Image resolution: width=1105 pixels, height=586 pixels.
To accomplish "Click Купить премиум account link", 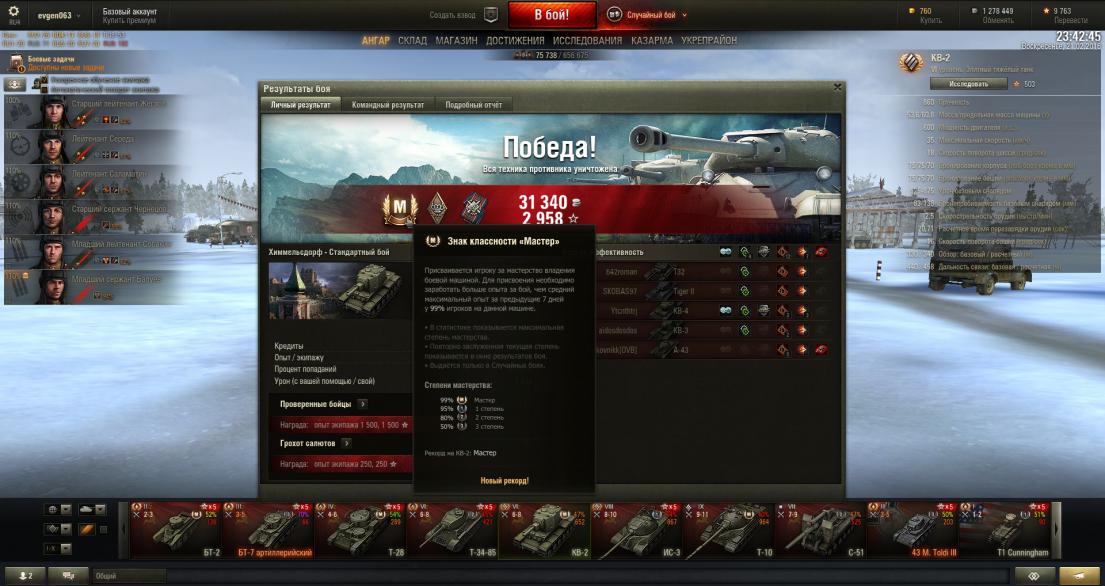I will click(x=131, y=20).
